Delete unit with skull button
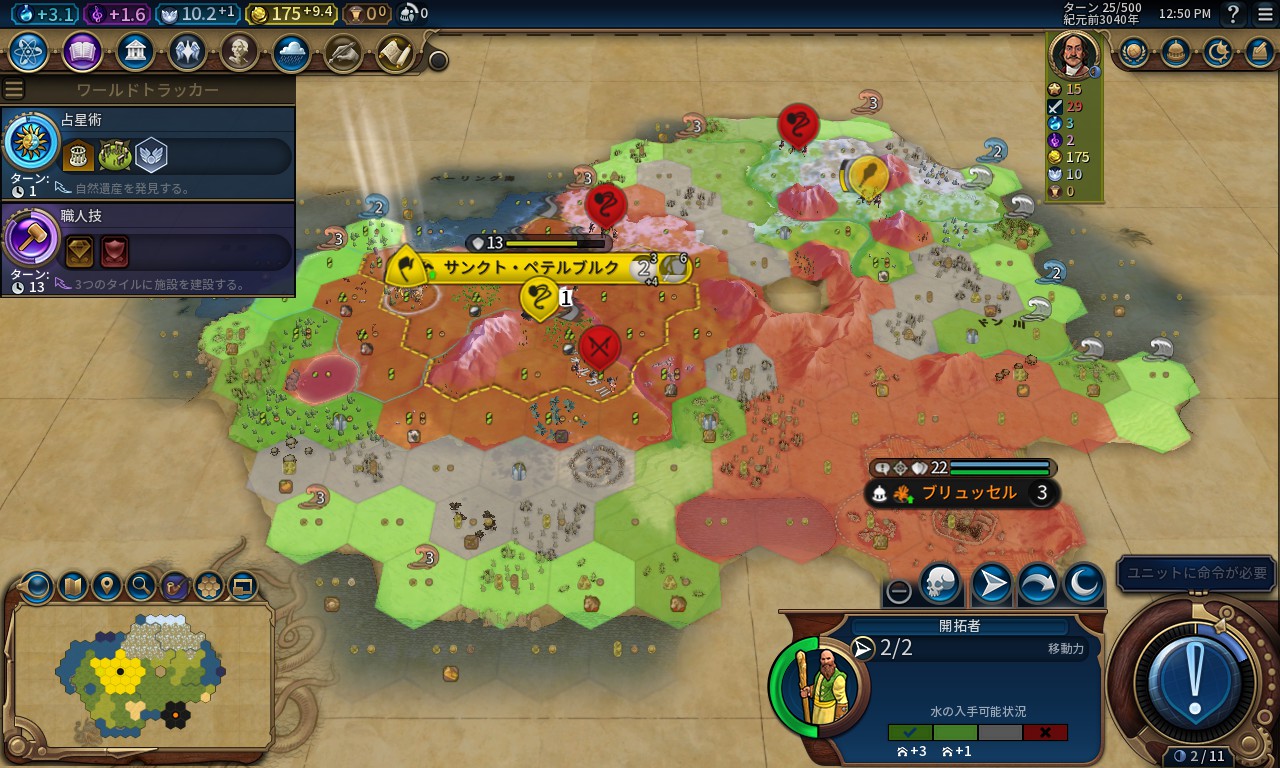Viewport: 1280px width, 768px height. coord(939,584)
